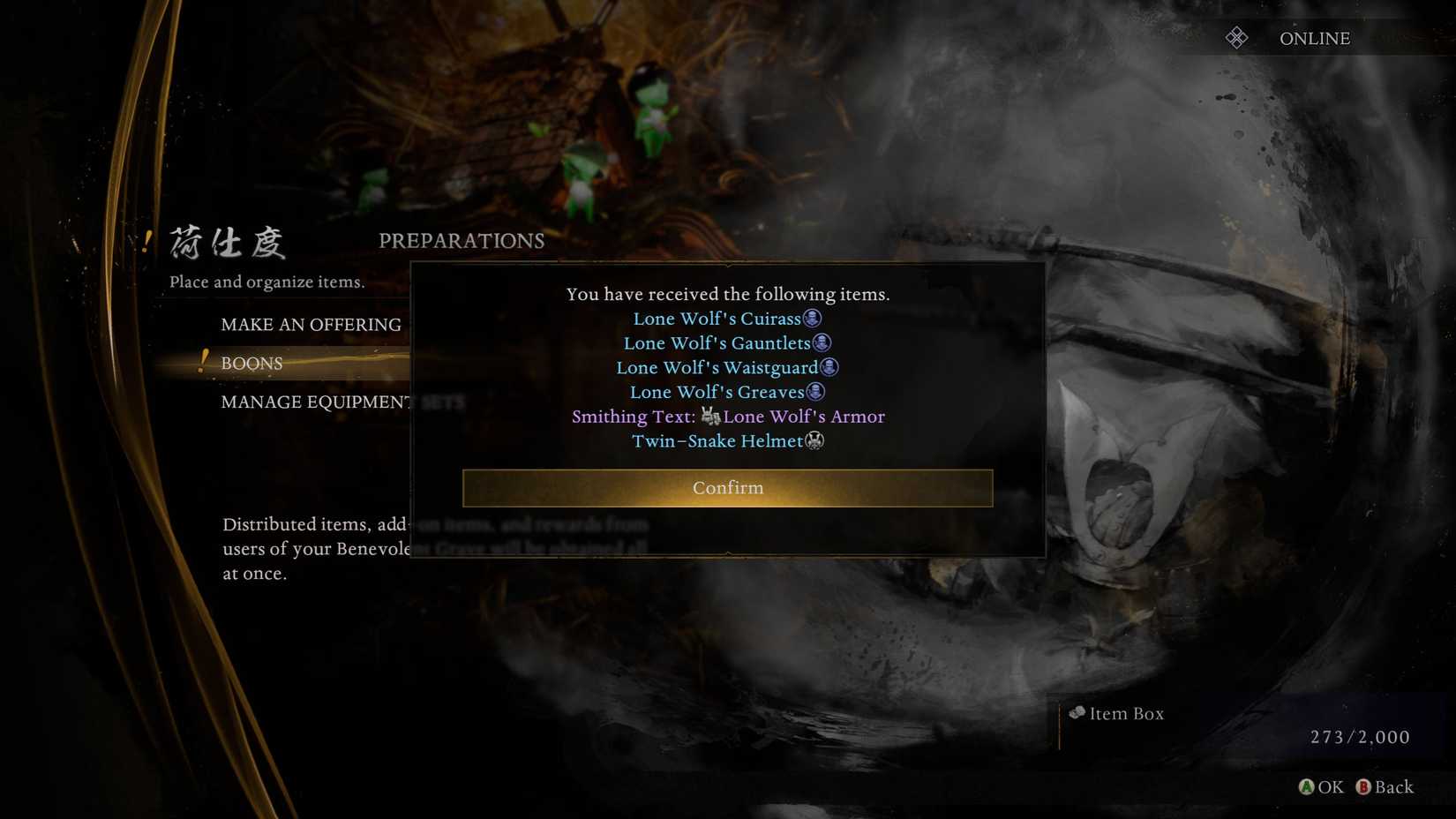Click the PREPARATIONS heading
The height and width of the screenshot is (819, 1456).
click(x=462, y=240)
